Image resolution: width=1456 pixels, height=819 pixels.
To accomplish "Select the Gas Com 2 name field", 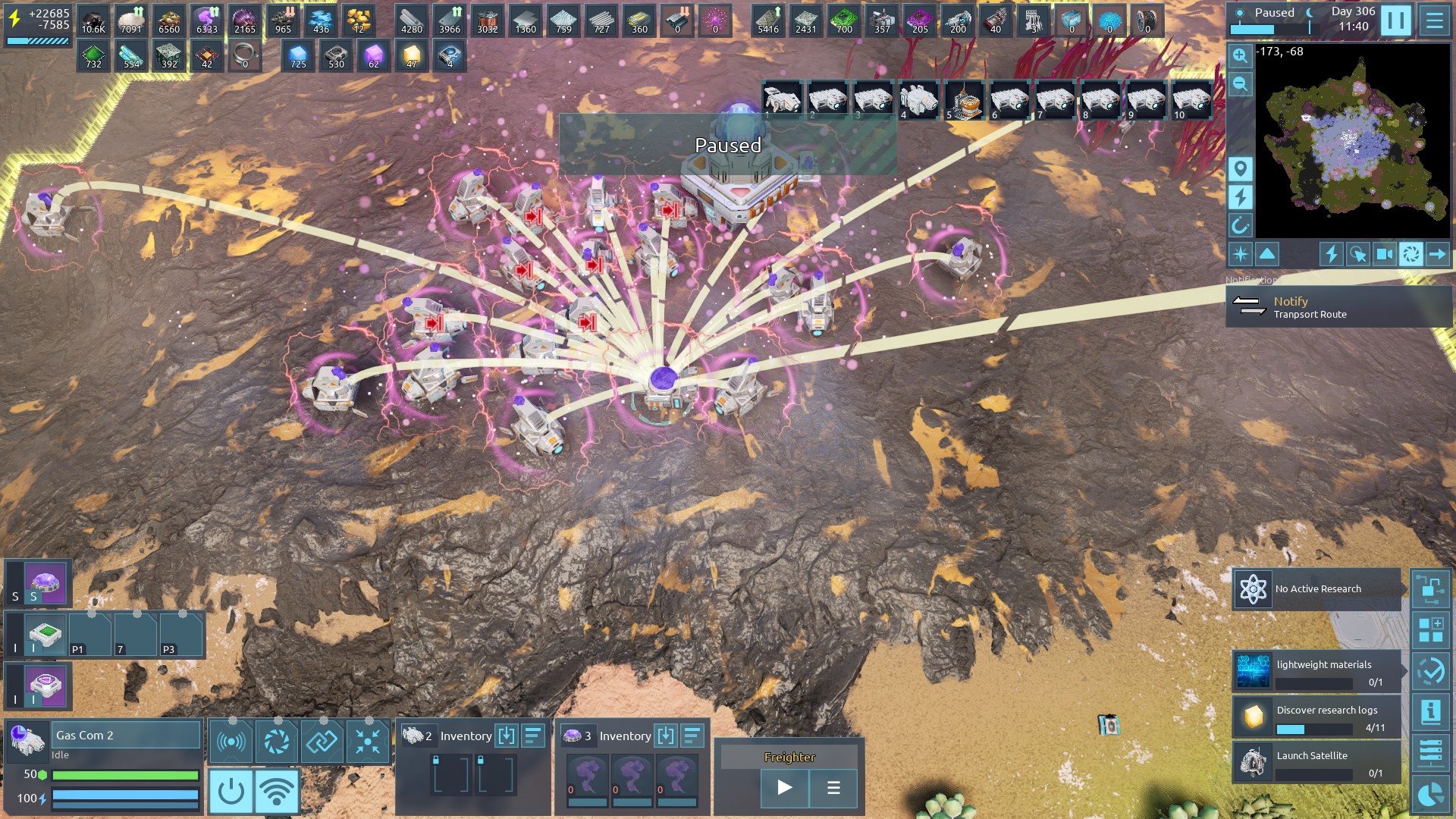I will (x=125, y=735).
